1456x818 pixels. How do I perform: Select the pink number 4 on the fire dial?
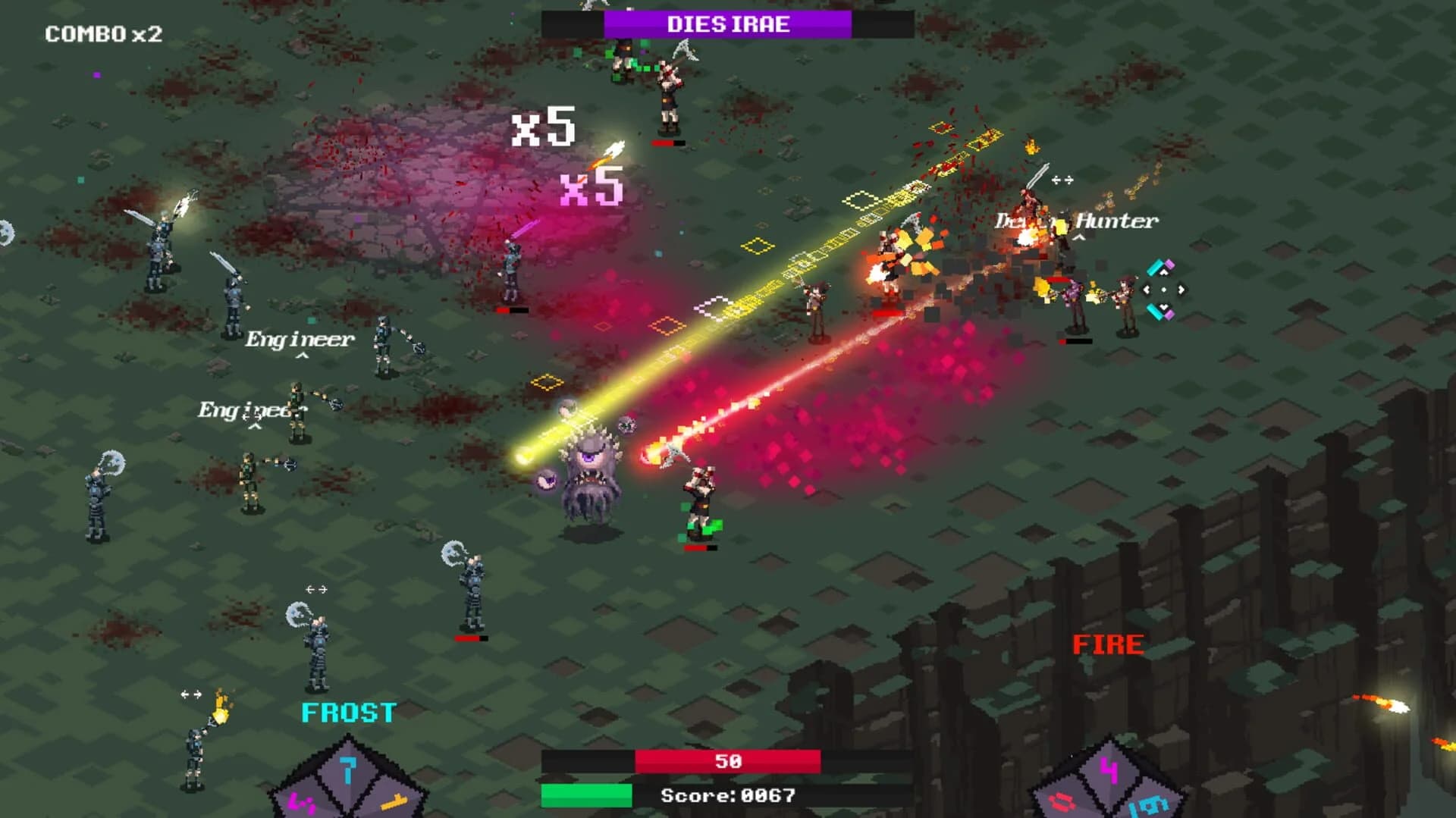[x=1109, y=770]
